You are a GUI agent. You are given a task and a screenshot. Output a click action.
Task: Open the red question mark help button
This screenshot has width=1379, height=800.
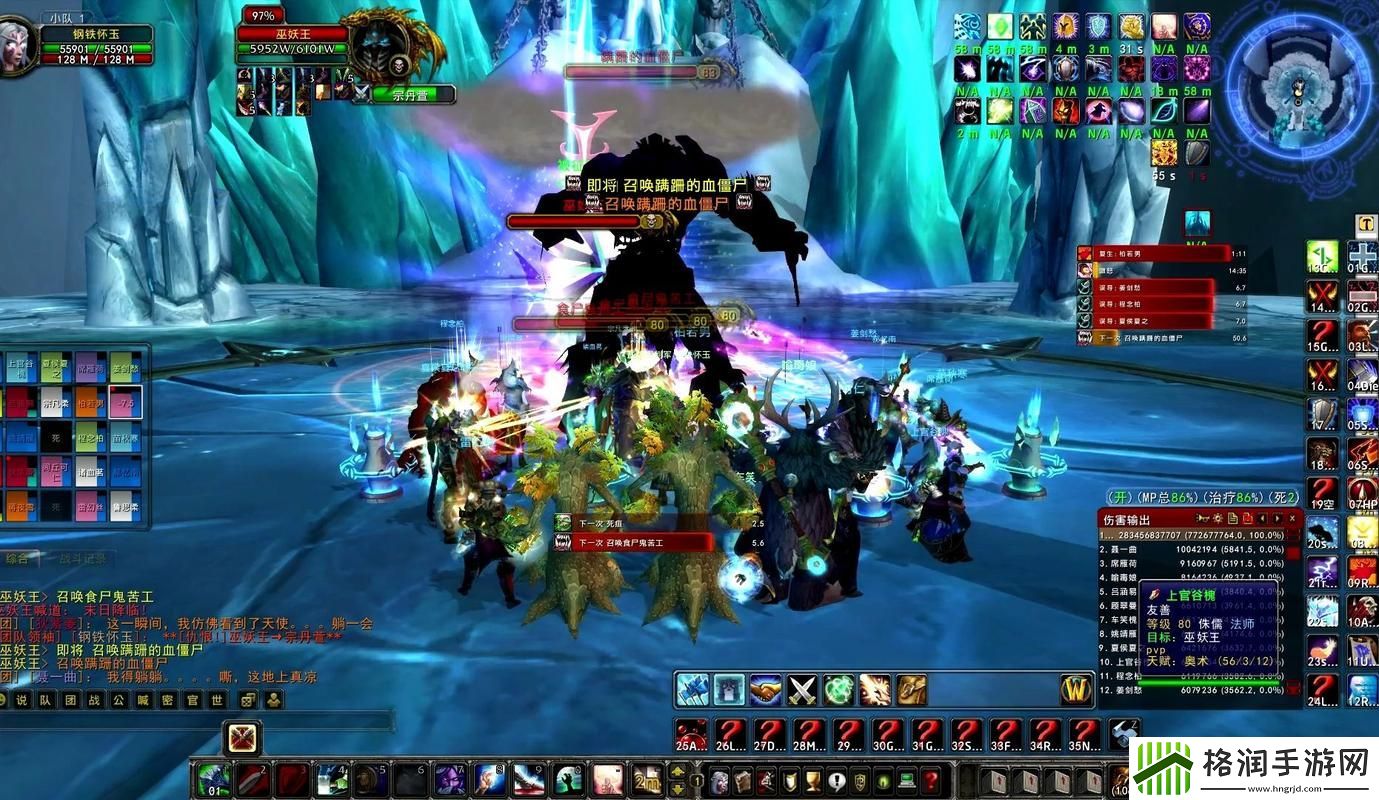pos(930,779)
